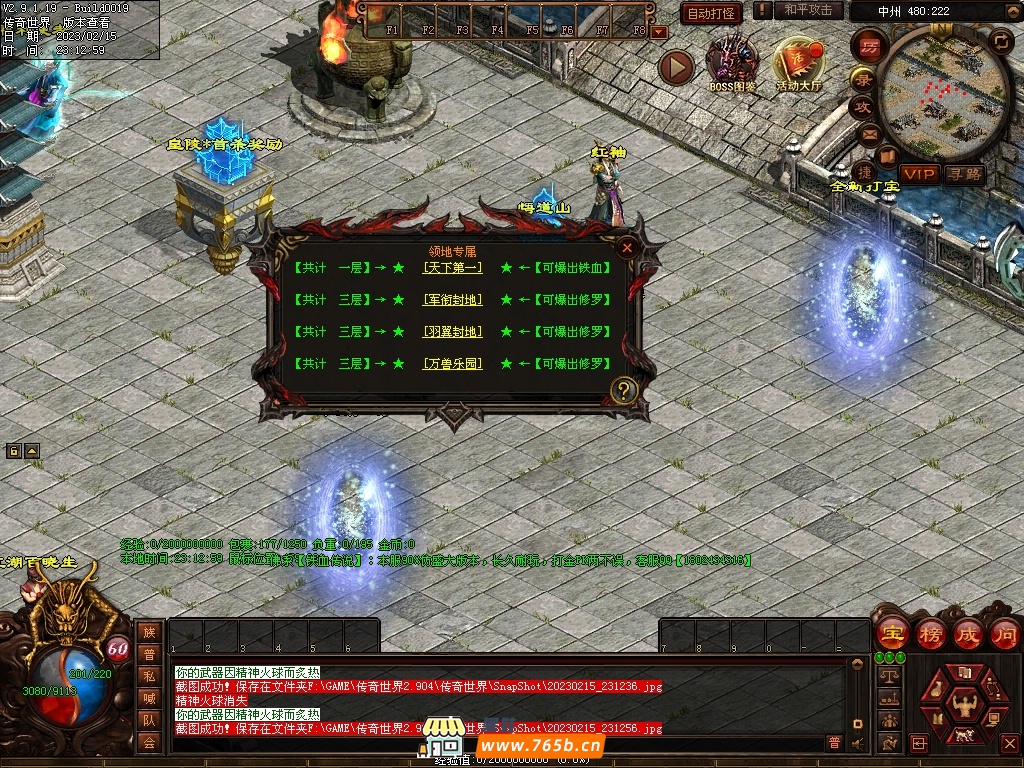Open the mail envelope icon
1024x768 pixels.
[x=868, y=133]
